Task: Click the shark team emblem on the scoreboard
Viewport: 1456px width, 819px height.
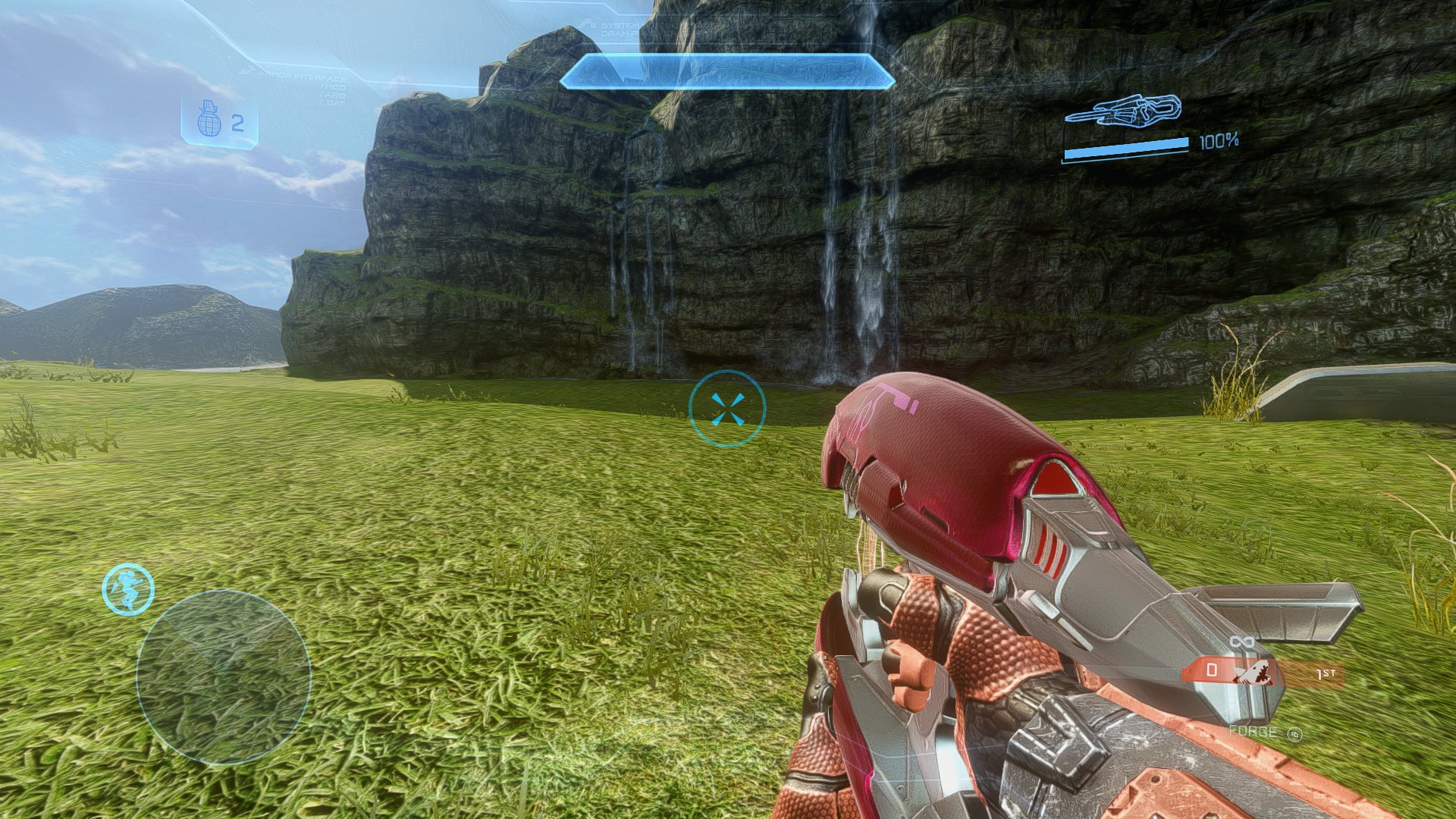Action: click(1254, 672)
